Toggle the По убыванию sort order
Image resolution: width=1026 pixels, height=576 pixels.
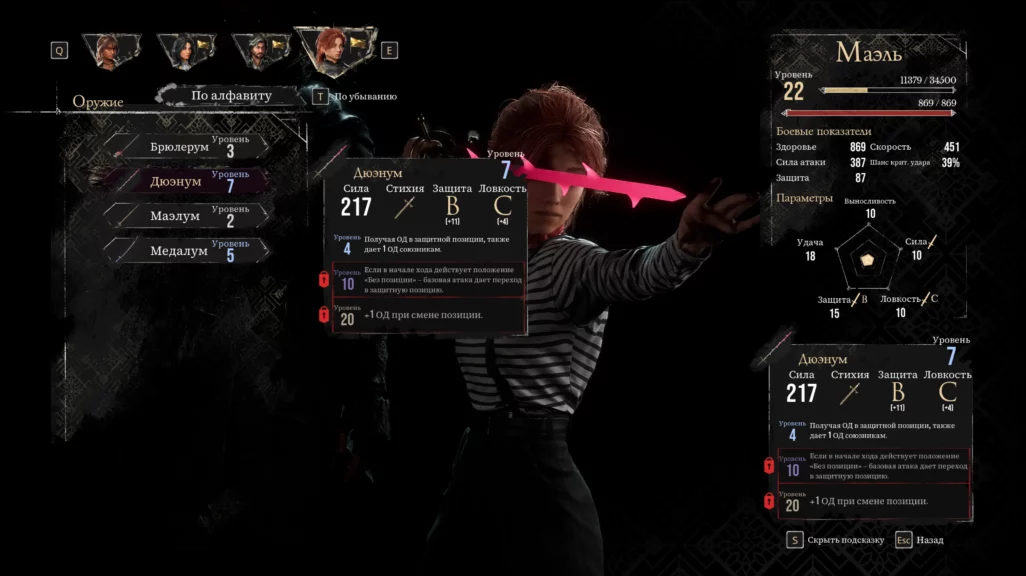358,97
